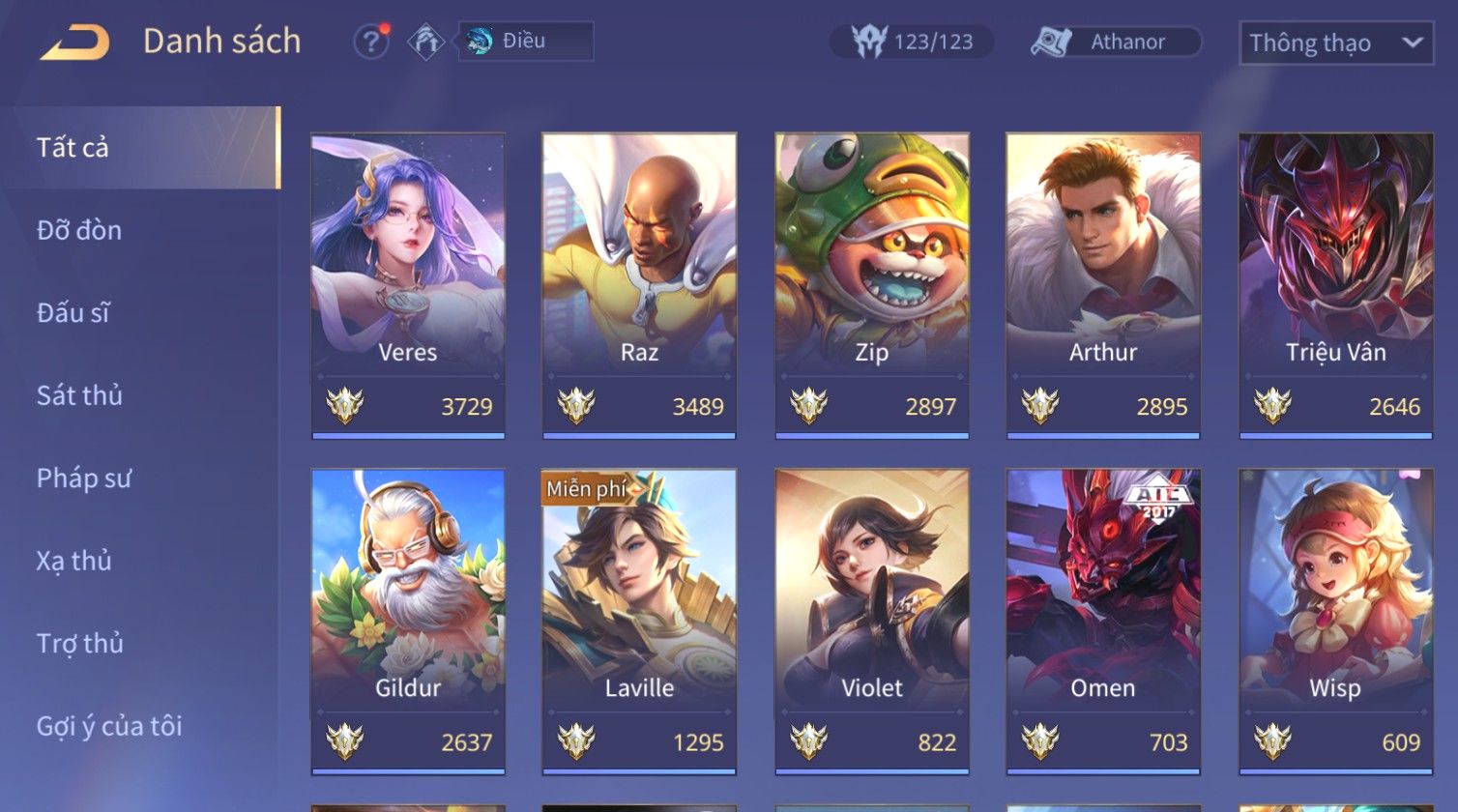Choose the Zip hero card
The image size is (1458, 812).
[872, 285]
